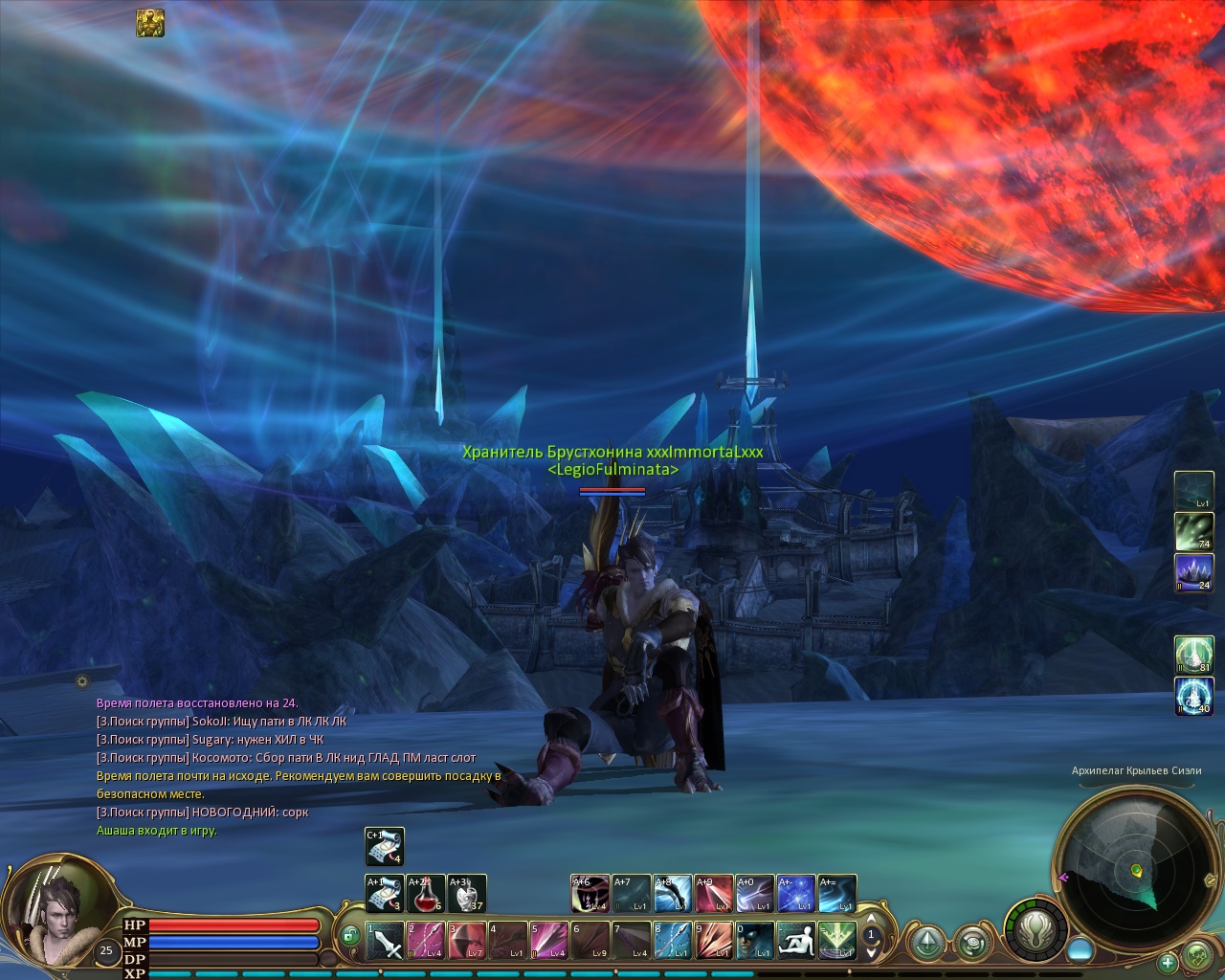This screenshot has height=980, width=1225.
Task: Select the blue spear skill in slot 8
Action: pos(673,941)
